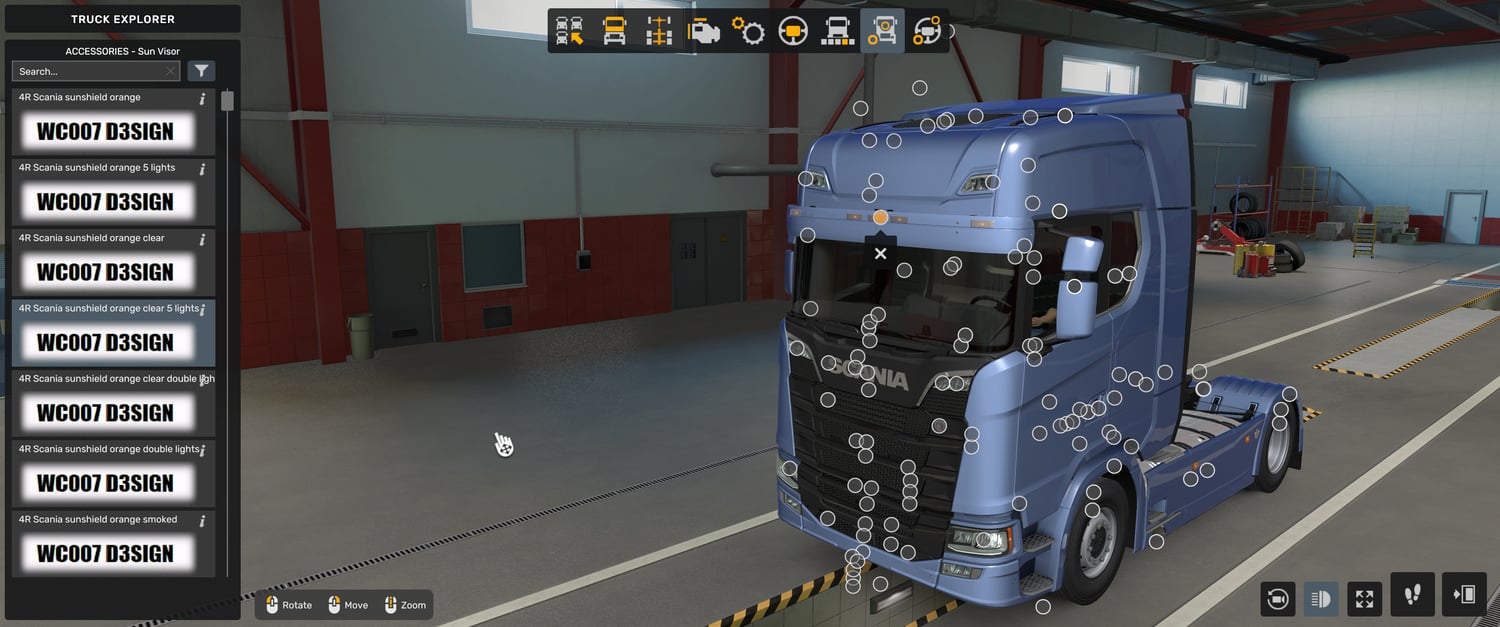Screen dimensions: 1500x627
Task: Click the accessory search field
Action: [90, 71]
